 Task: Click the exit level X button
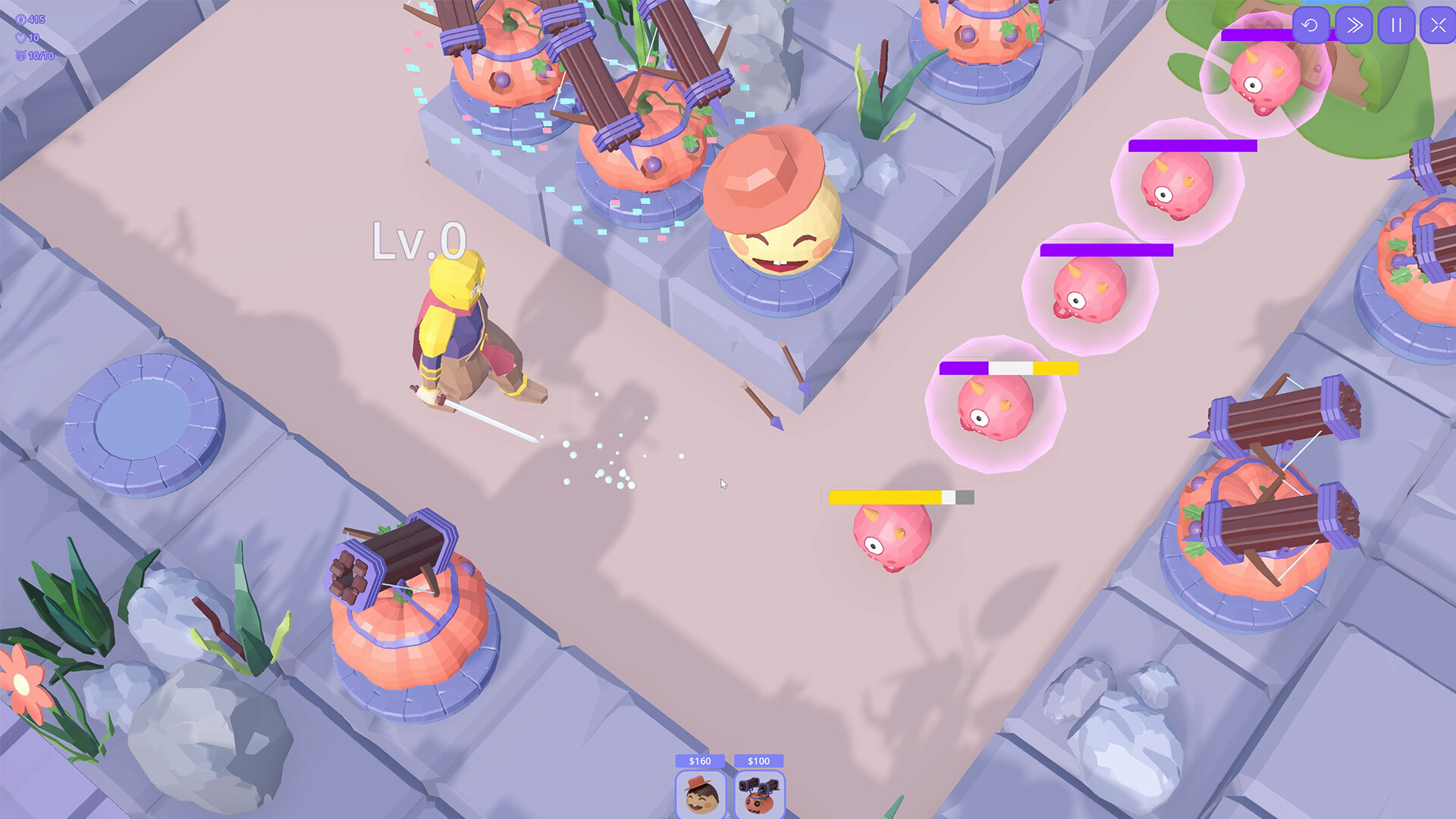click(x=1439, y=25)
